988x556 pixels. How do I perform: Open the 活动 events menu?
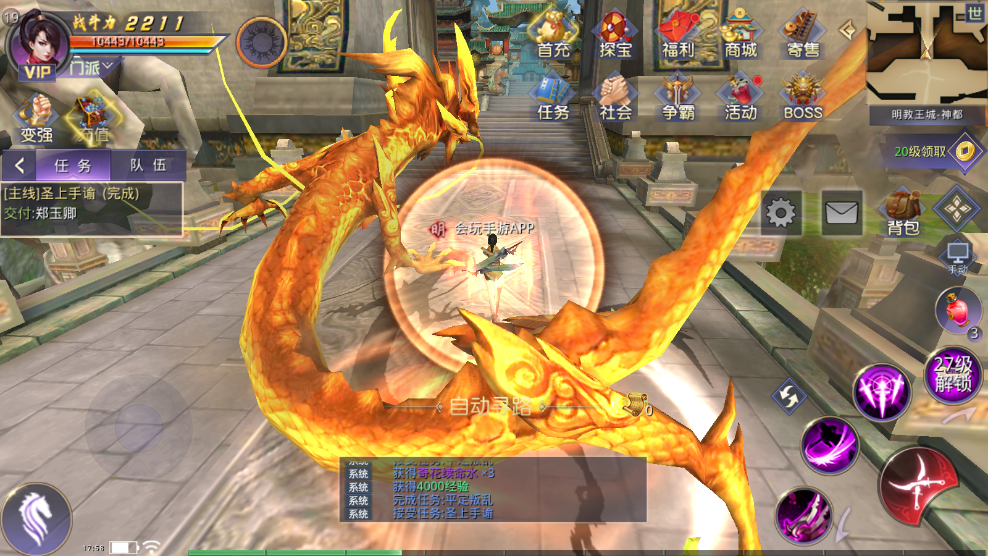(x=741, y=96)
